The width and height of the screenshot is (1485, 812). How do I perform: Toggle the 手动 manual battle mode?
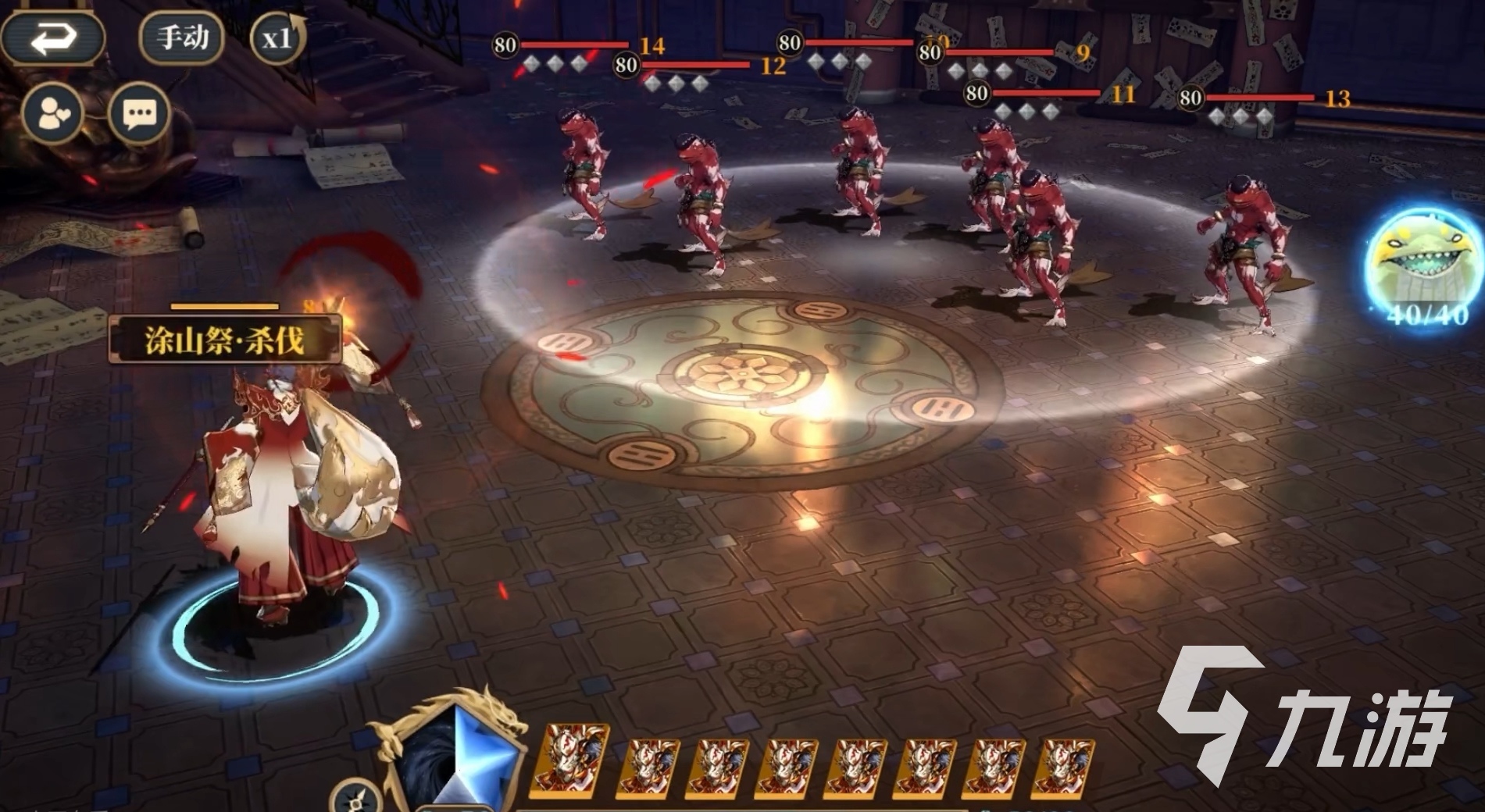click(x=181, y=37)
